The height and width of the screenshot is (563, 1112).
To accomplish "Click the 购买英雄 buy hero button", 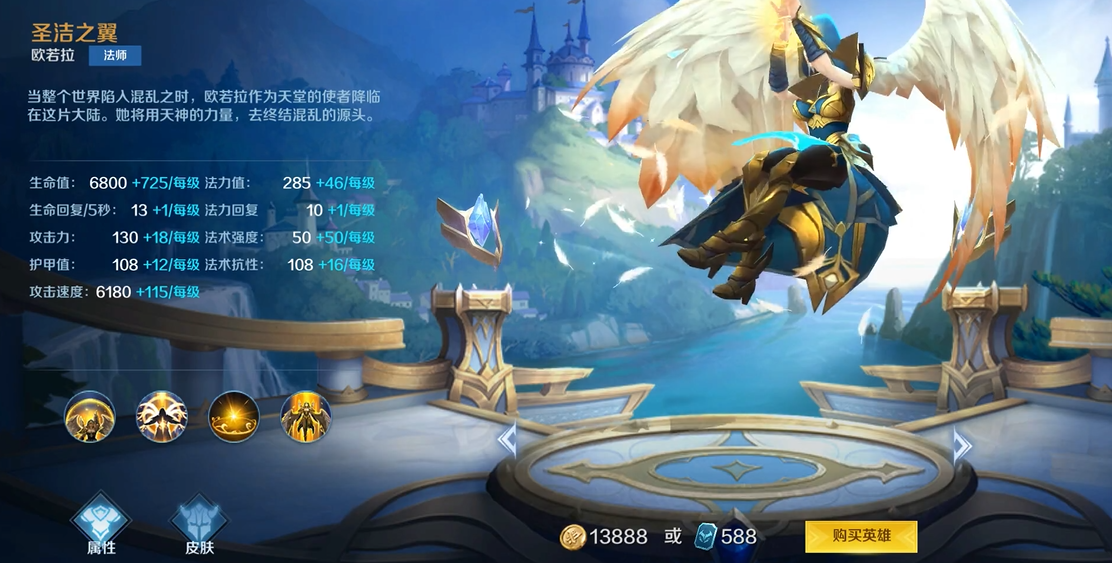I will click(x=861, y=536).
